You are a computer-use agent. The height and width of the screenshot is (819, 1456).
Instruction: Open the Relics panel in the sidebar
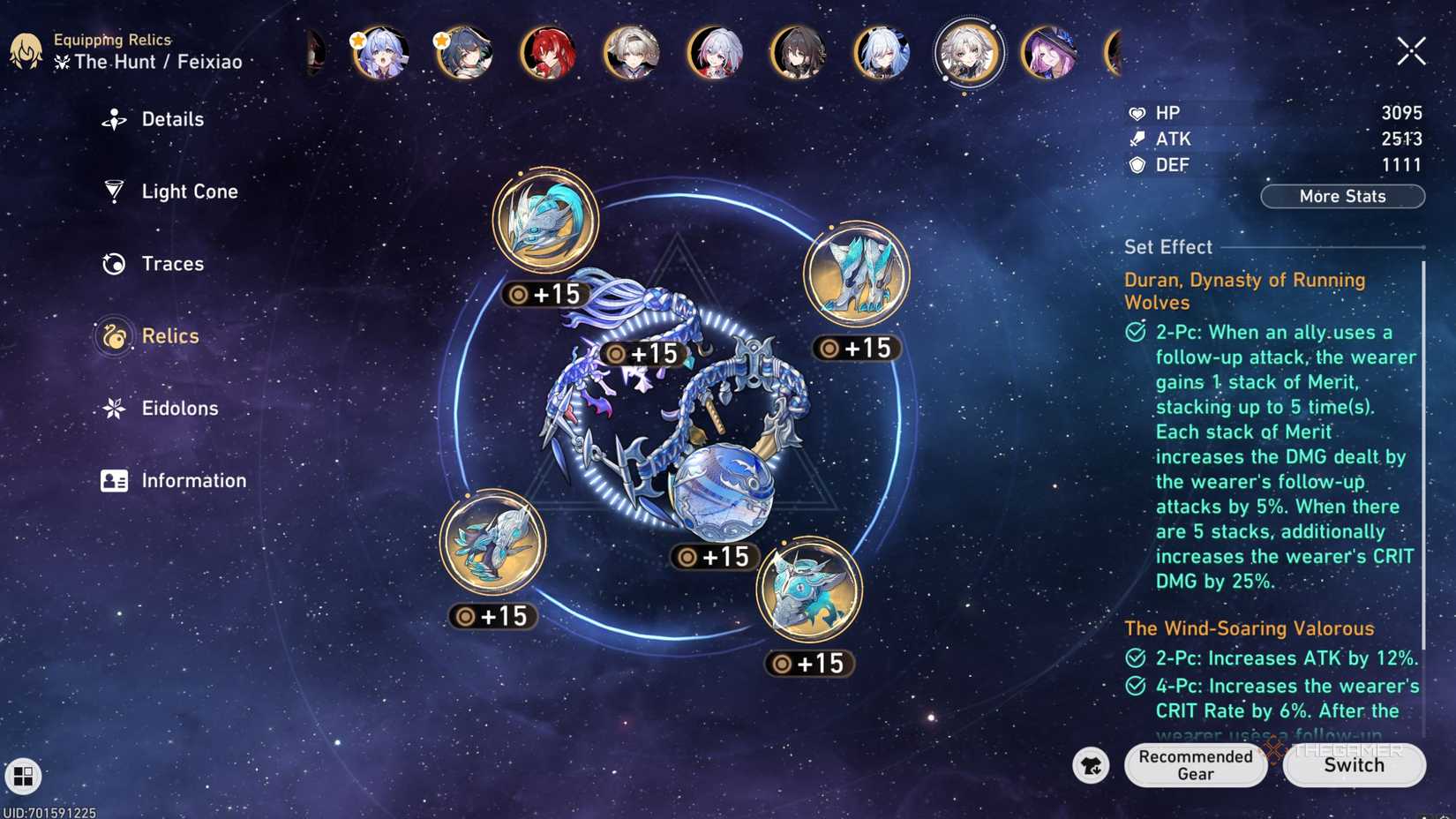pos(113,336)
